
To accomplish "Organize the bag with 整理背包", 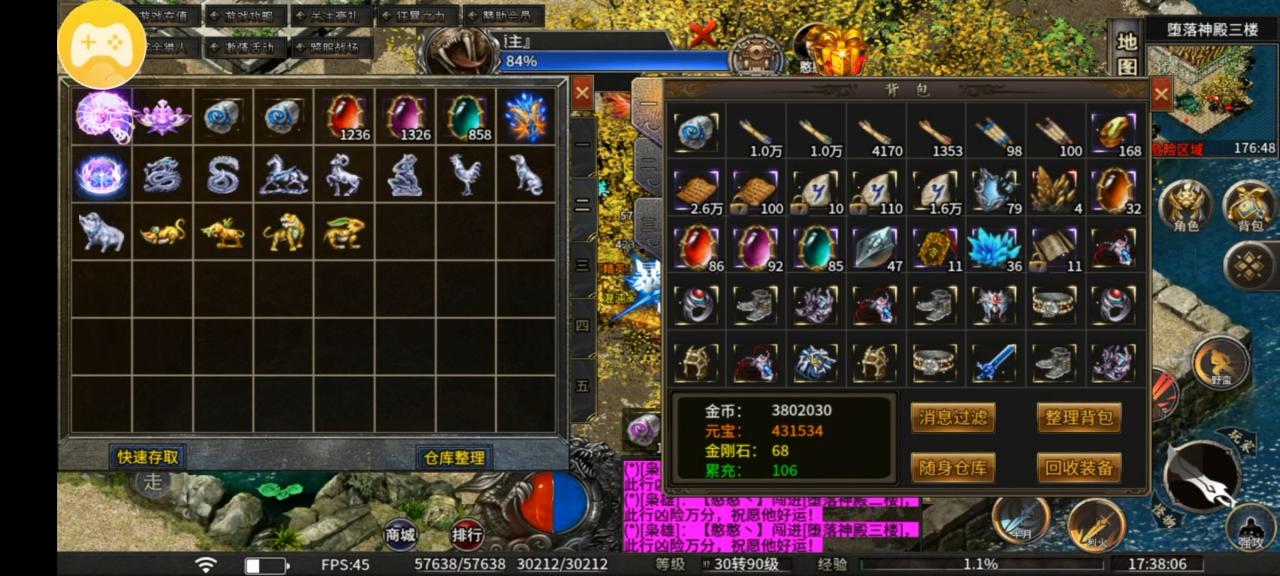I will [x=1078, y=418].
